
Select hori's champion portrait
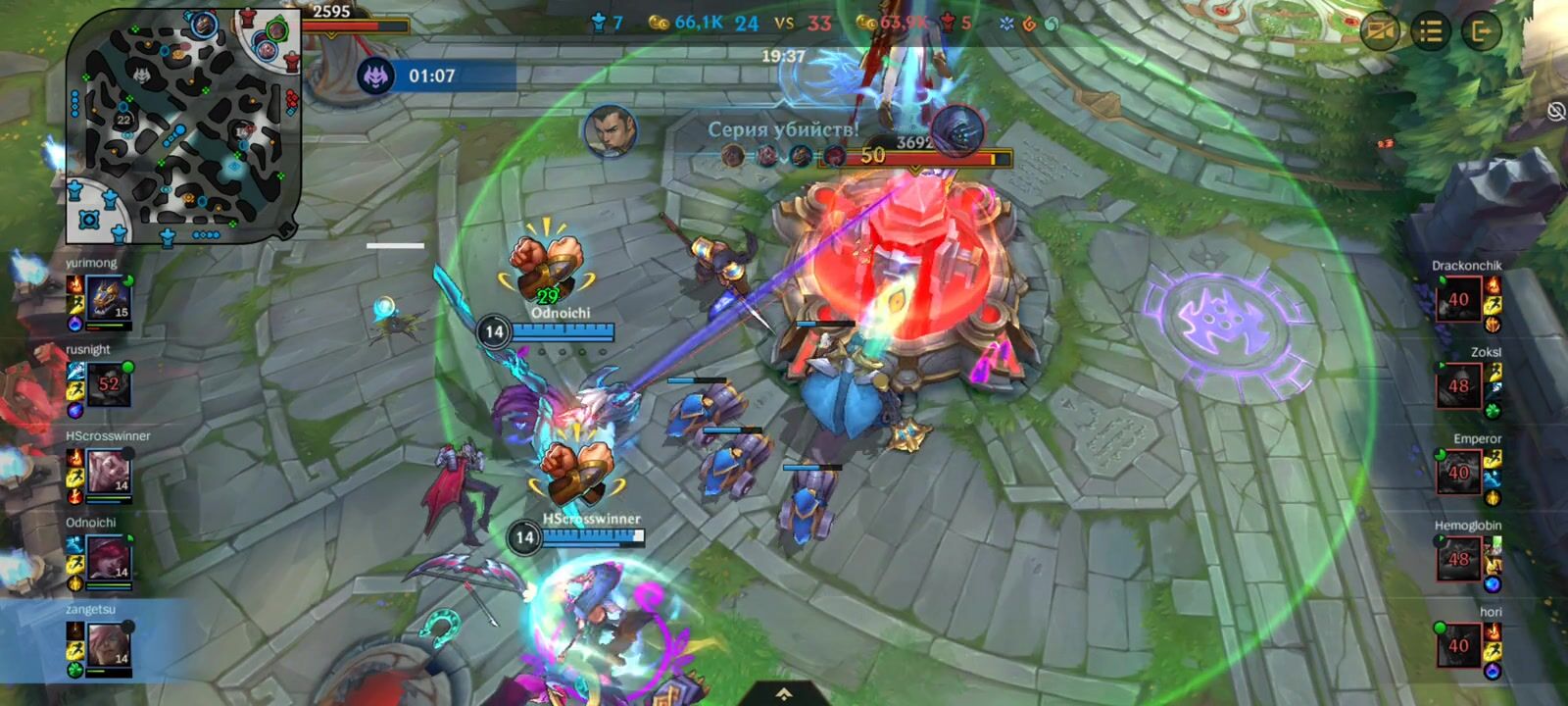[x=1458, y=645]
